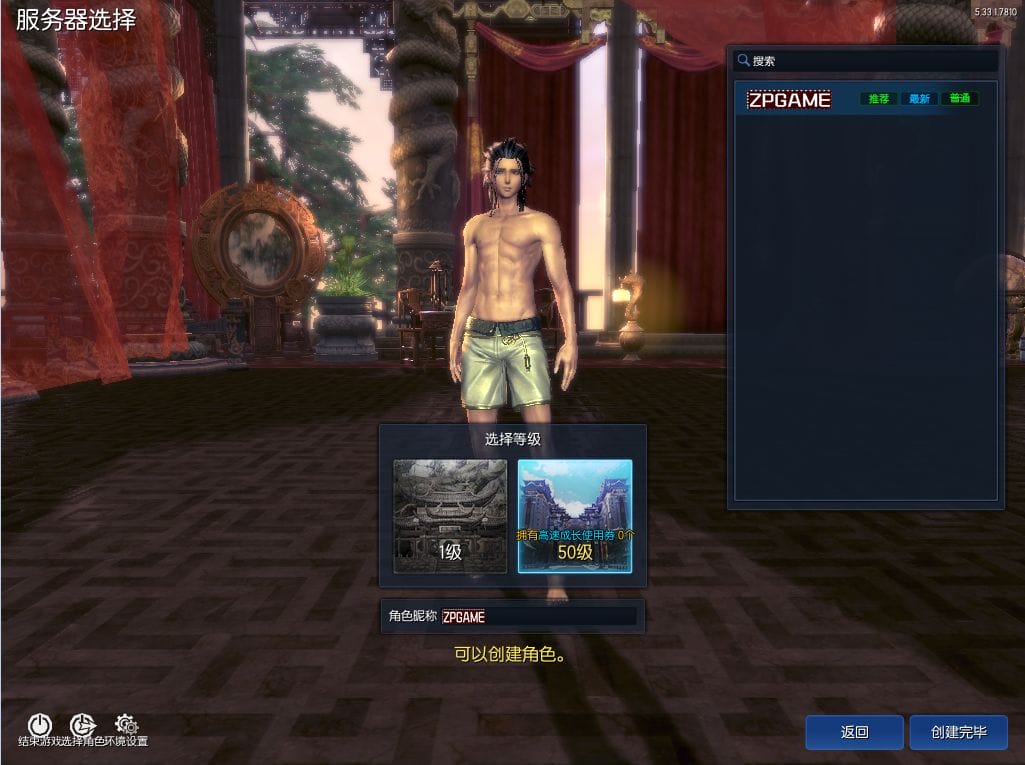The height and width of the screenshot is (765, 1025).
Task: Choose the 50级 starting level tile
Action: (575, 516)
